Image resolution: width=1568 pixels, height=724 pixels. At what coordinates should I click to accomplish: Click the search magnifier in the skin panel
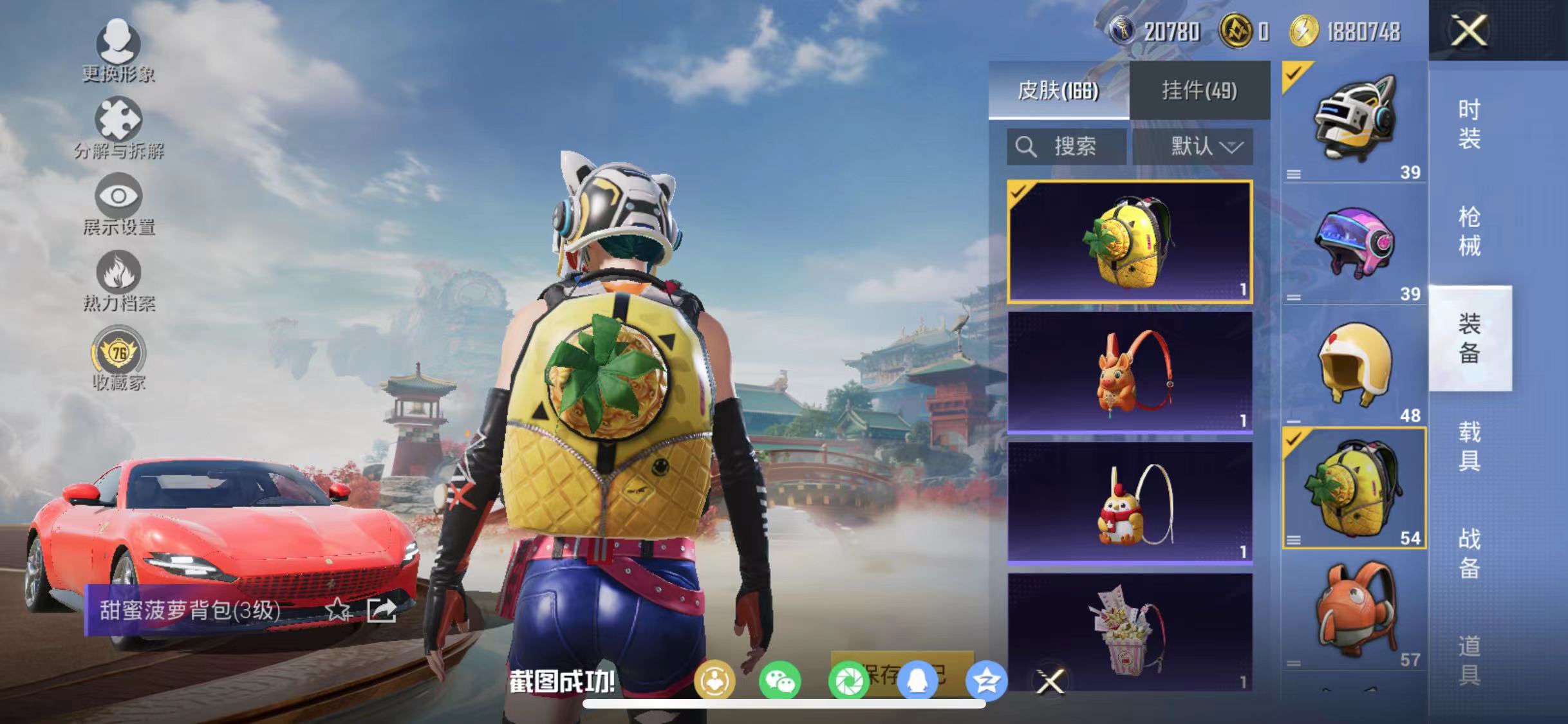[x=1027, y=146]
